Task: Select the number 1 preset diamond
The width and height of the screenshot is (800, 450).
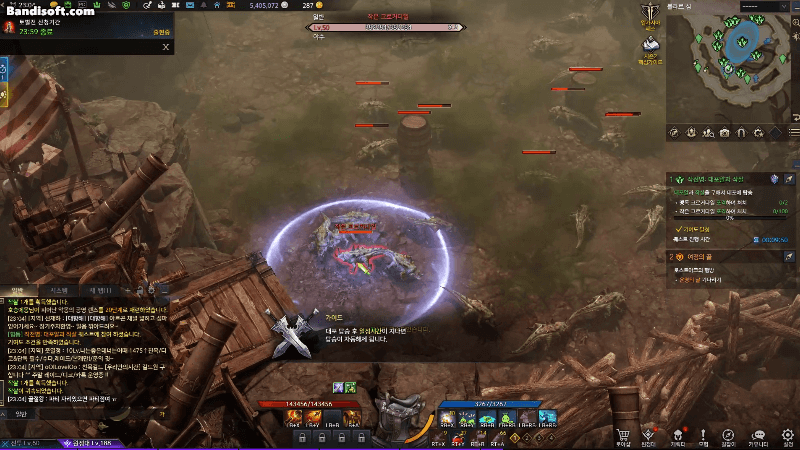Action: coord(514,437)
